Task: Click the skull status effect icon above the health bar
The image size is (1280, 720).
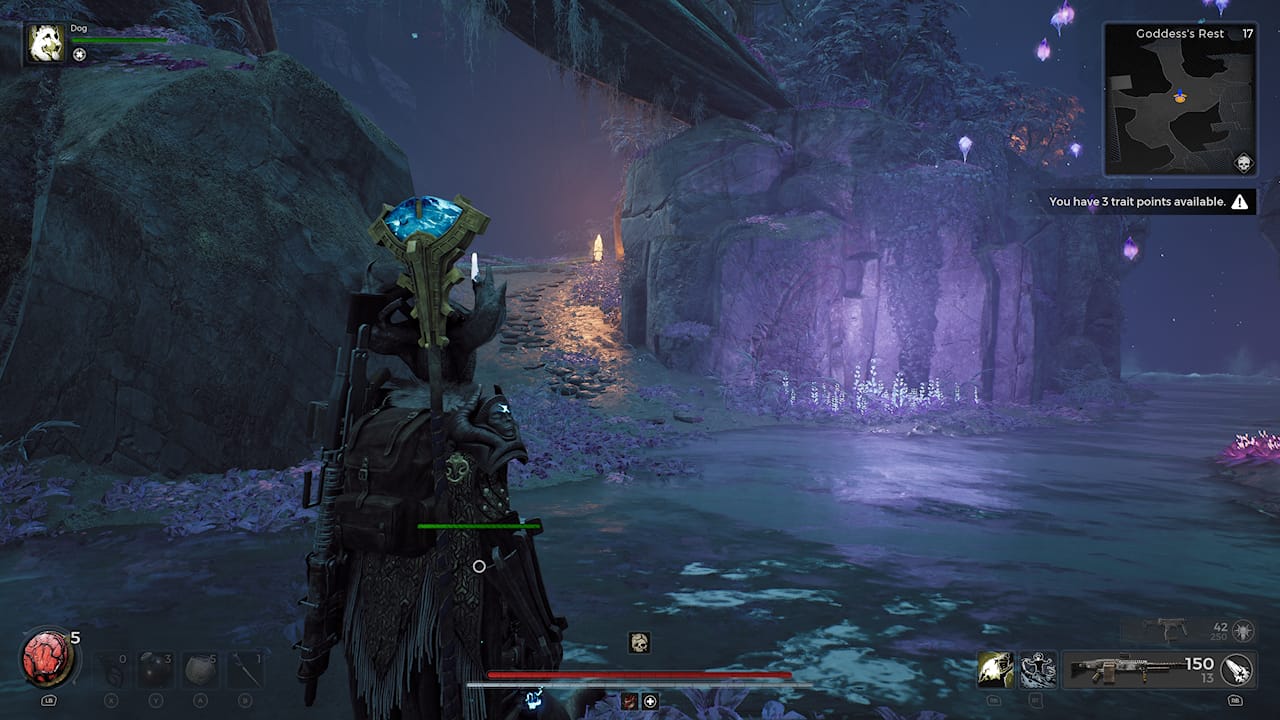Action: tap(640, 643)
